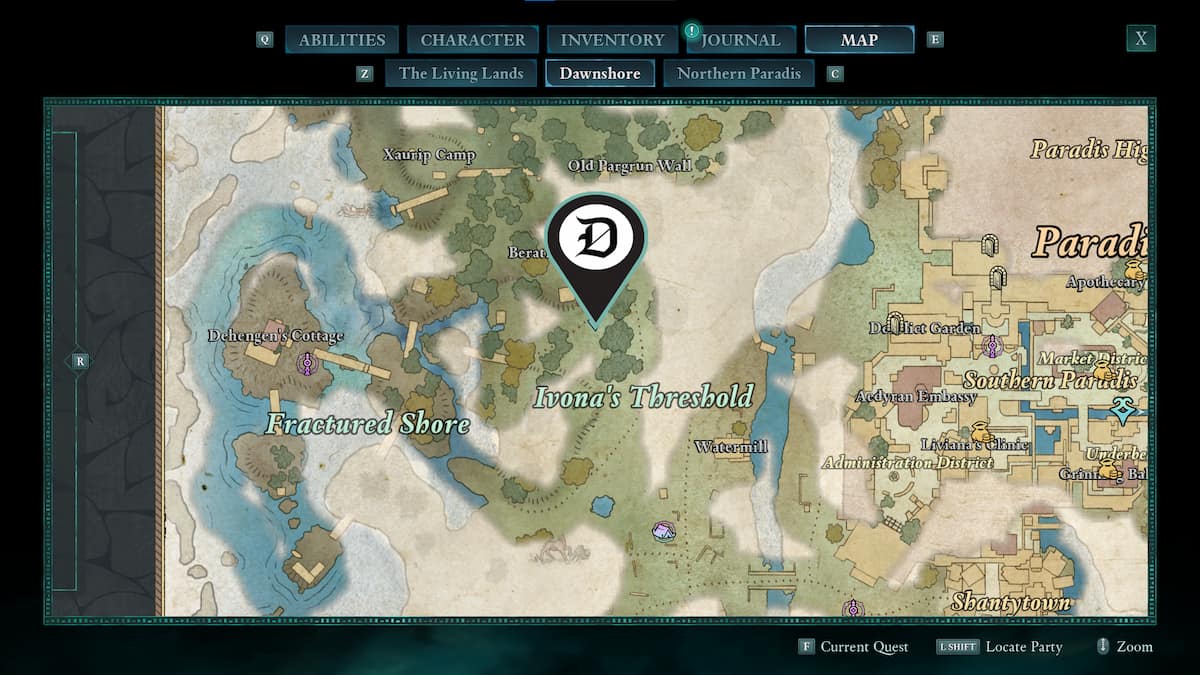Switch to the Character tab

[x=473, y=40]
